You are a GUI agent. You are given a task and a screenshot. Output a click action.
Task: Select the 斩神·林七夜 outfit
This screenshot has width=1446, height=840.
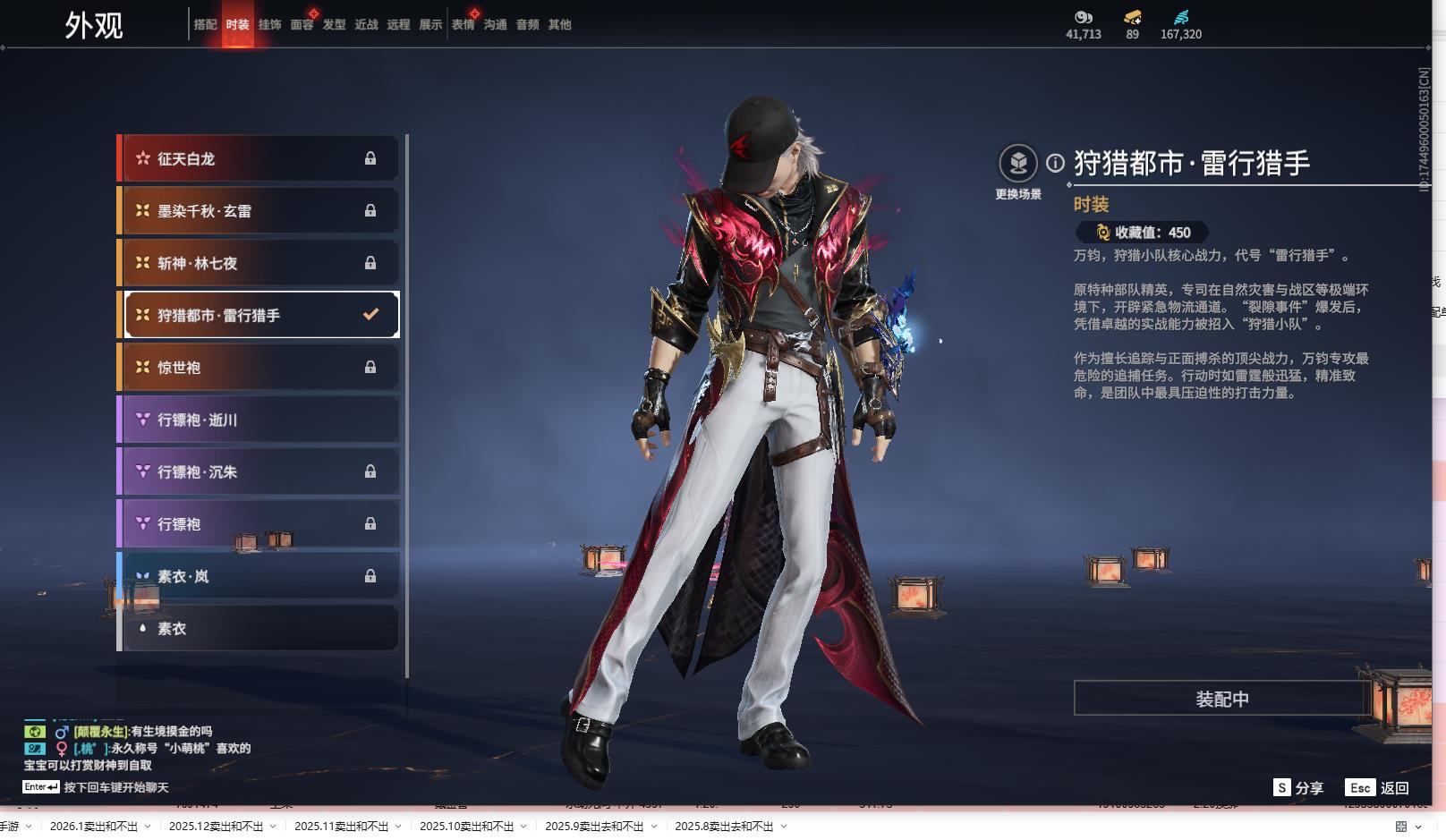coord(259,263)
